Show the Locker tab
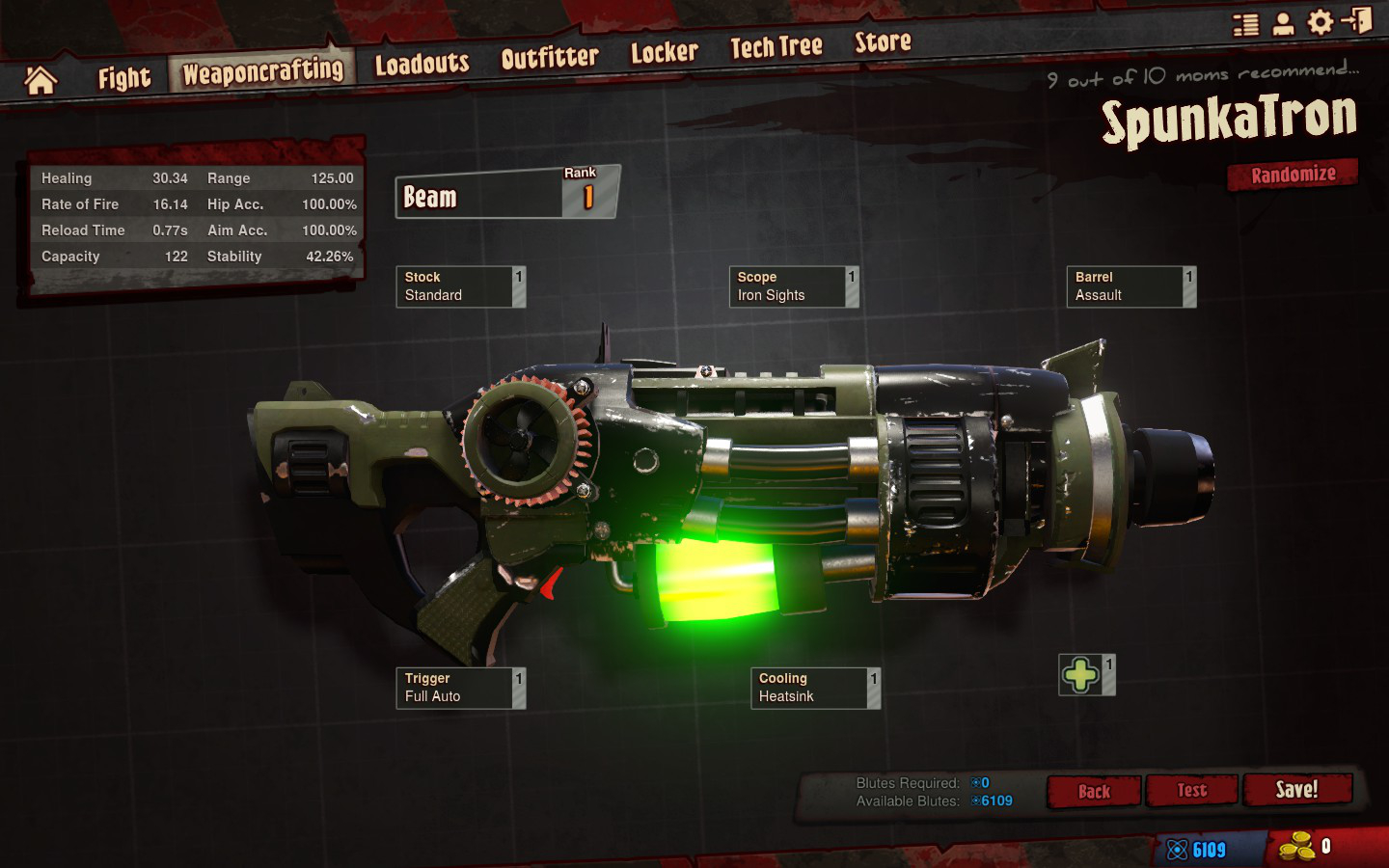1389x868 pixels. pos(664,52)
